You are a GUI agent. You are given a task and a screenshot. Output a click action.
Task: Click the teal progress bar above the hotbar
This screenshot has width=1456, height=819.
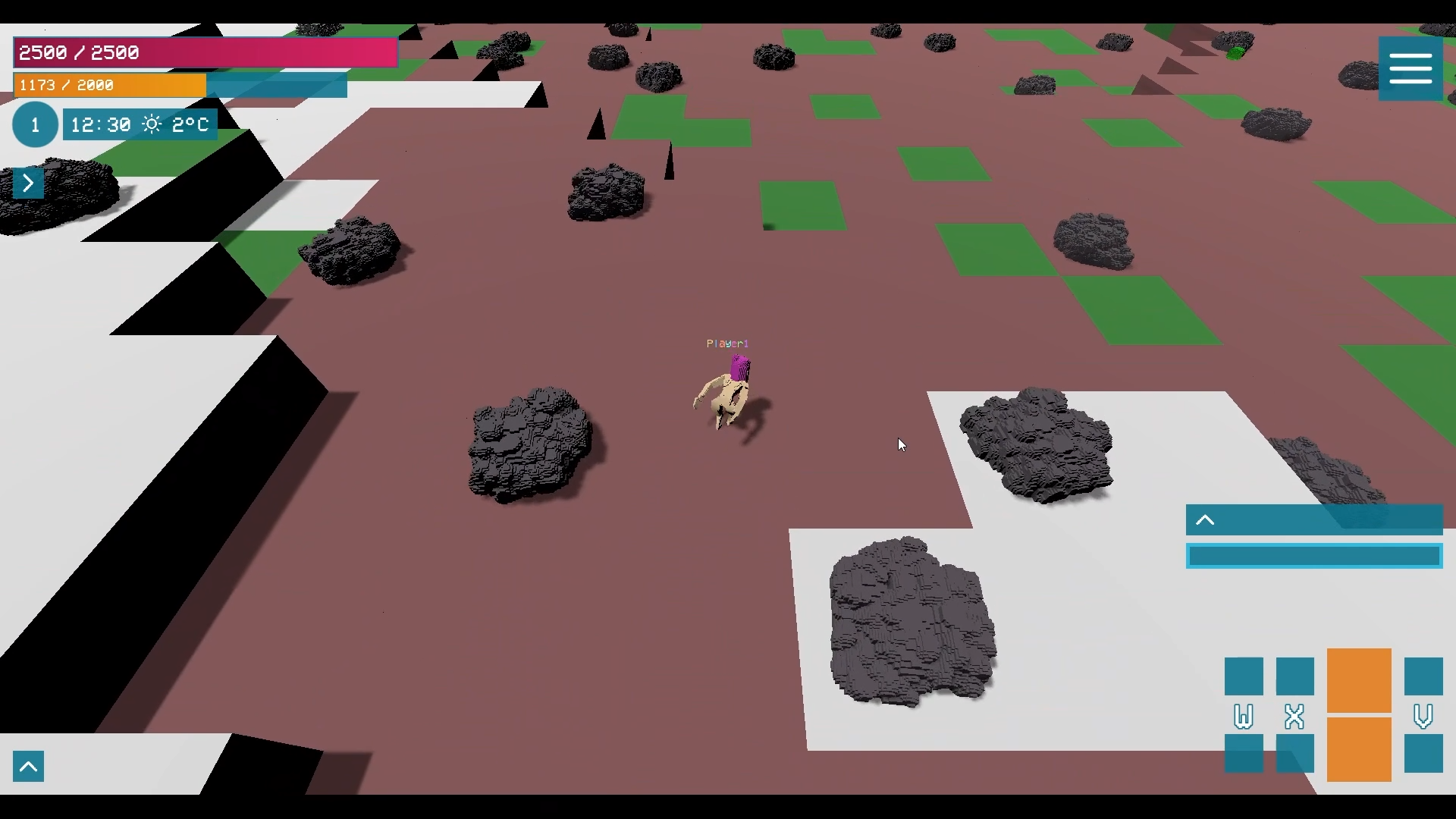coord(1314,556)
